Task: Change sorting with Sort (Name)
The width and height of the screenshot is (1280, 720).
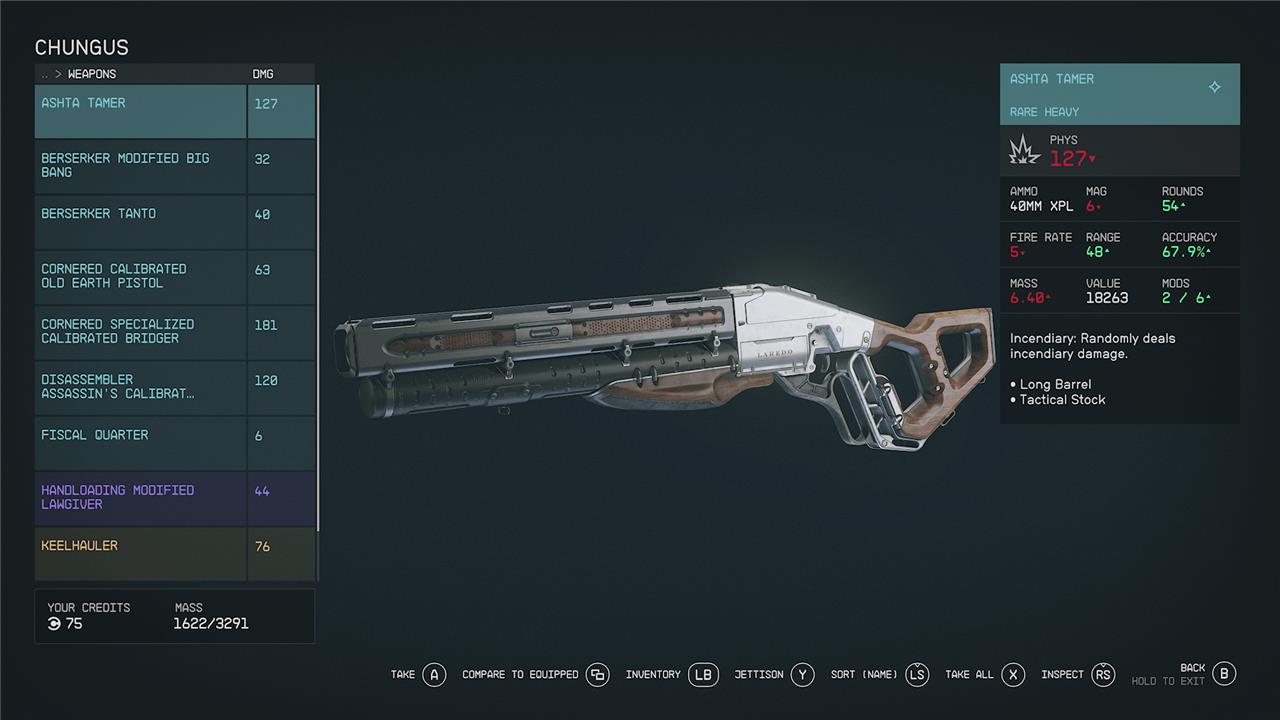Action: point(917,675)
